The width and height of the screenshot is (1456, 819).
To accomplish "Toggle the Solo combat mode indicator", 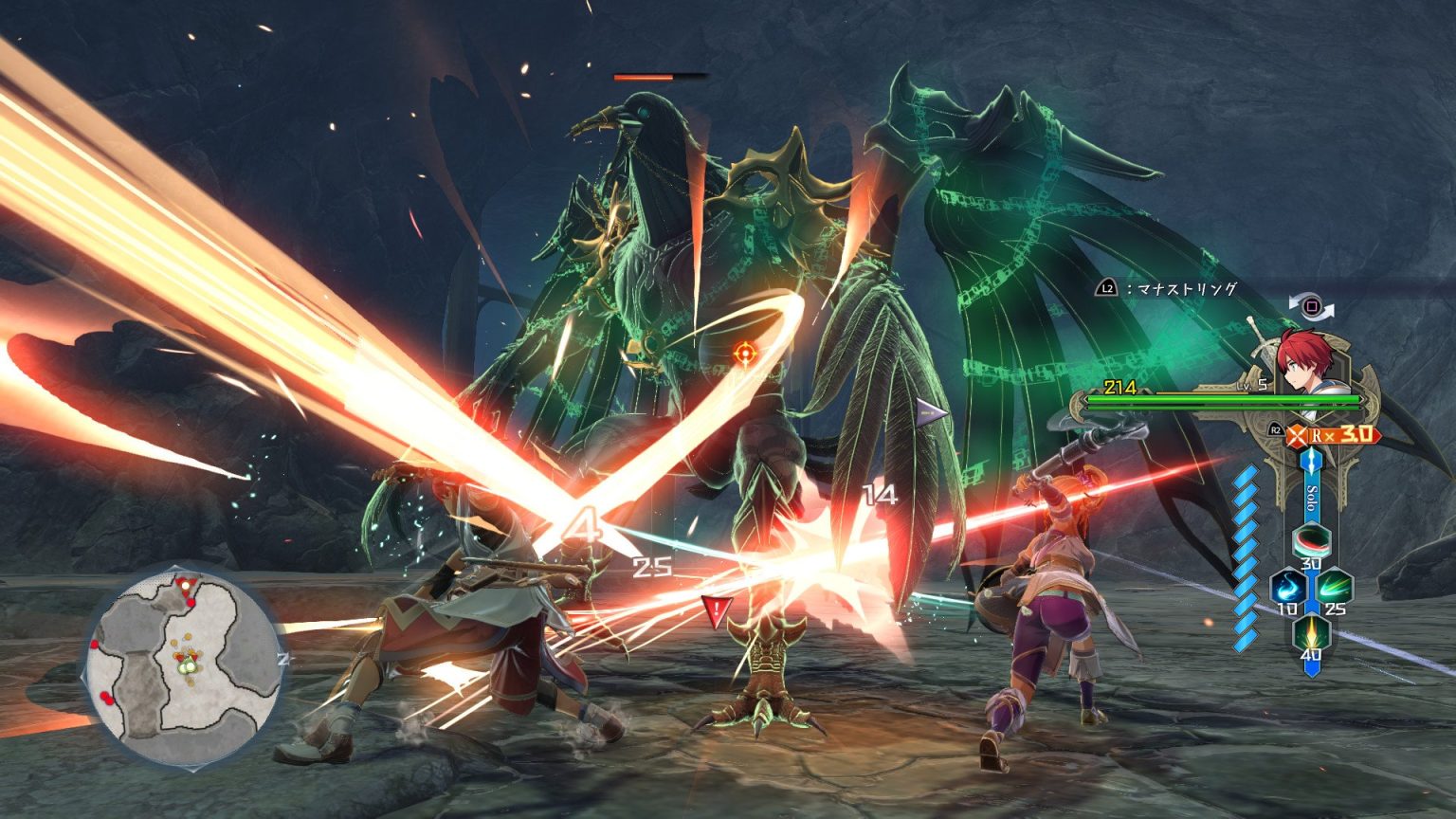I will tap(1309, 497).
